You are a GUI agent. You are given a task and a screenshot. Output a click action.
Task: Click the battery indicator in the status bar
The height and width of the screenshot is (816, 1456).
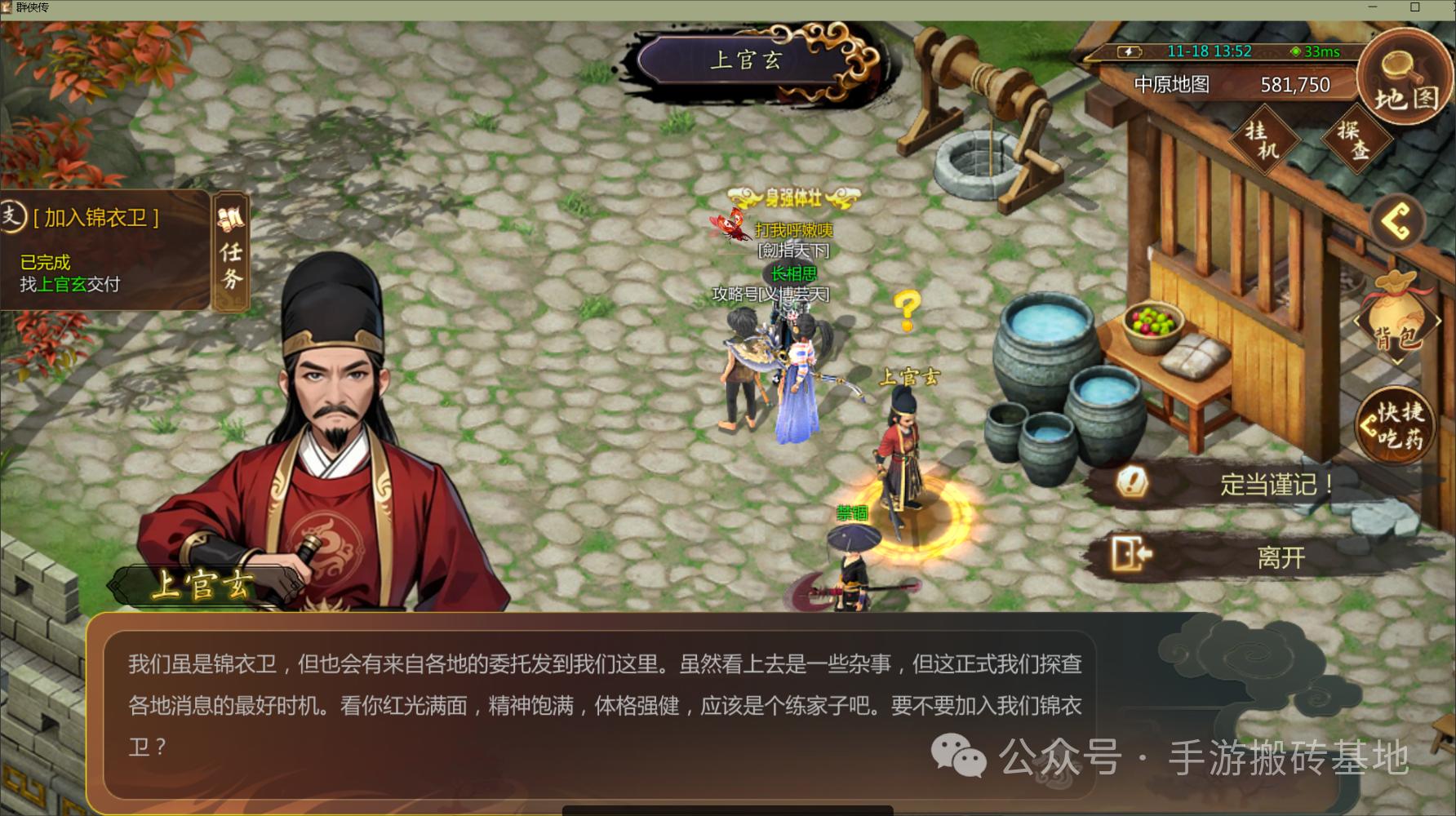[1128, 51]
